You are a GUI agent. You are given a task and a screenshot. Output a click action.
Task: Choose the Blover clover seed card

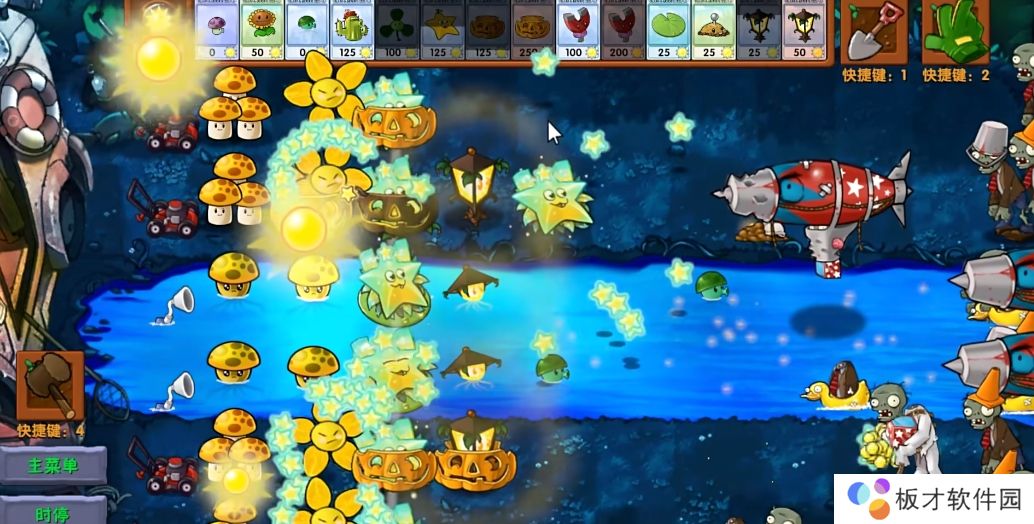pyautogui.click(x=397, y=30)
